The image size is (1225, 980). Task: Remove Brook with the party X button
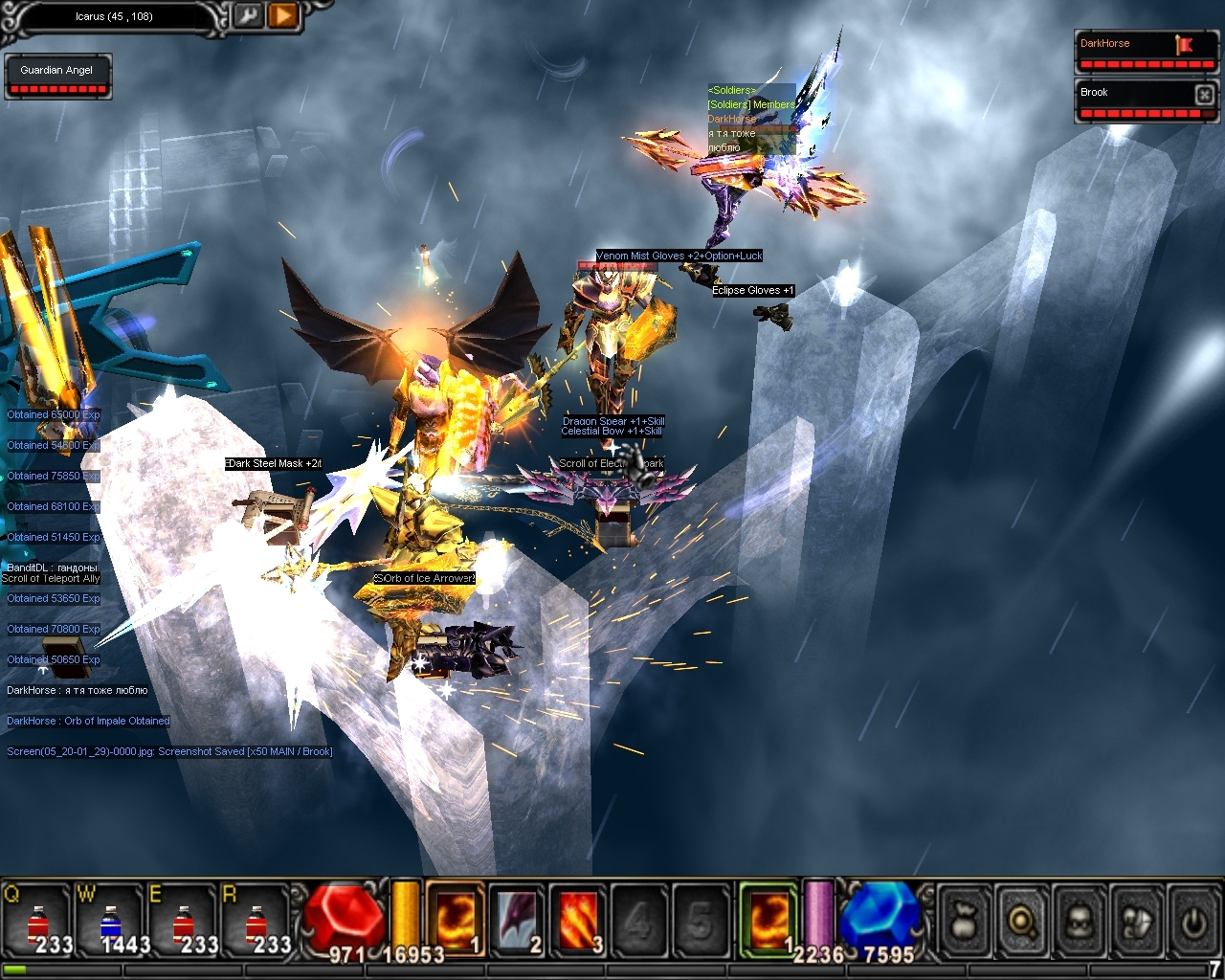pos(1204,94)
